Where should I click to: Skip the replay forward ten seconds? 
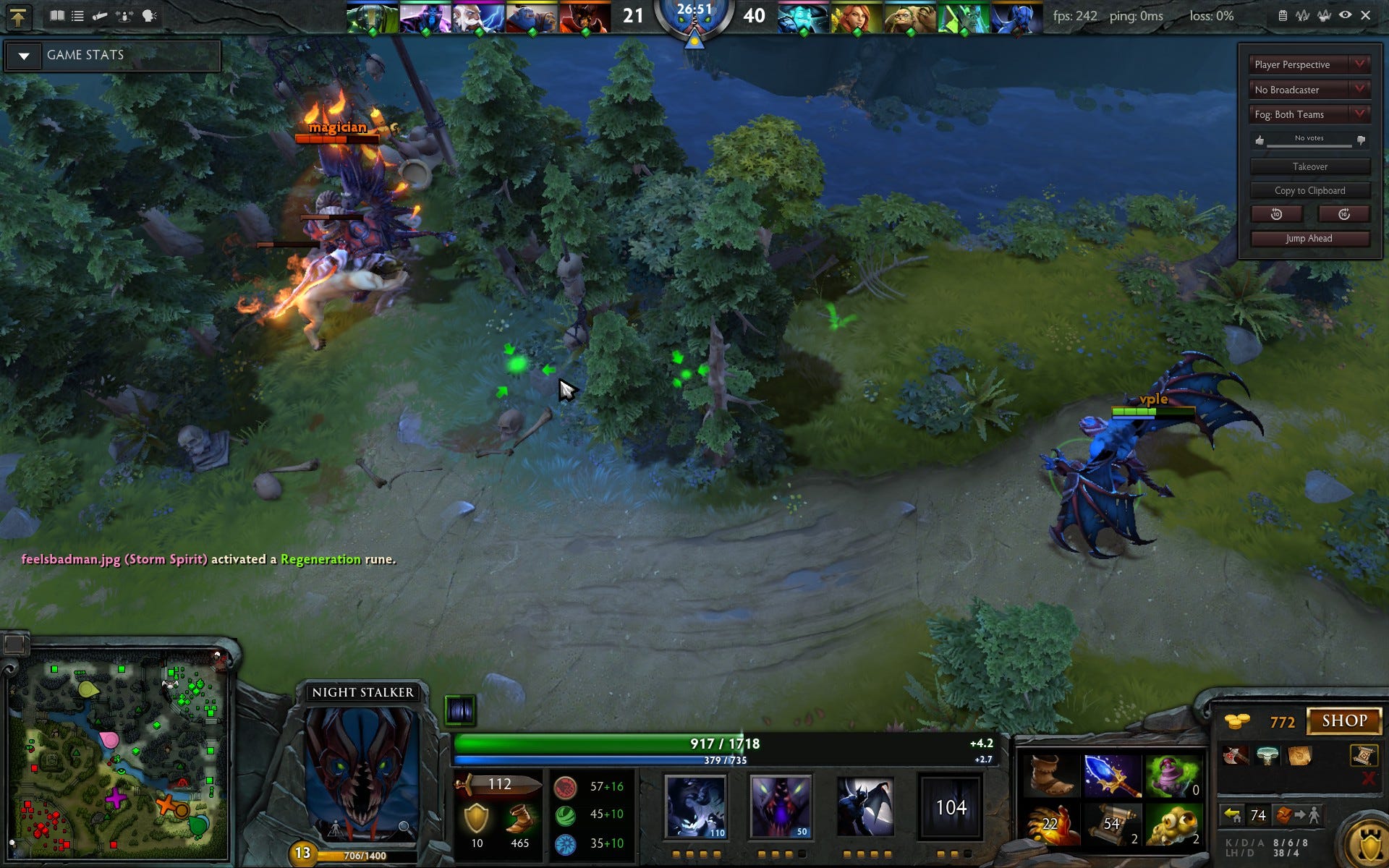click(x=1343, y=214)
